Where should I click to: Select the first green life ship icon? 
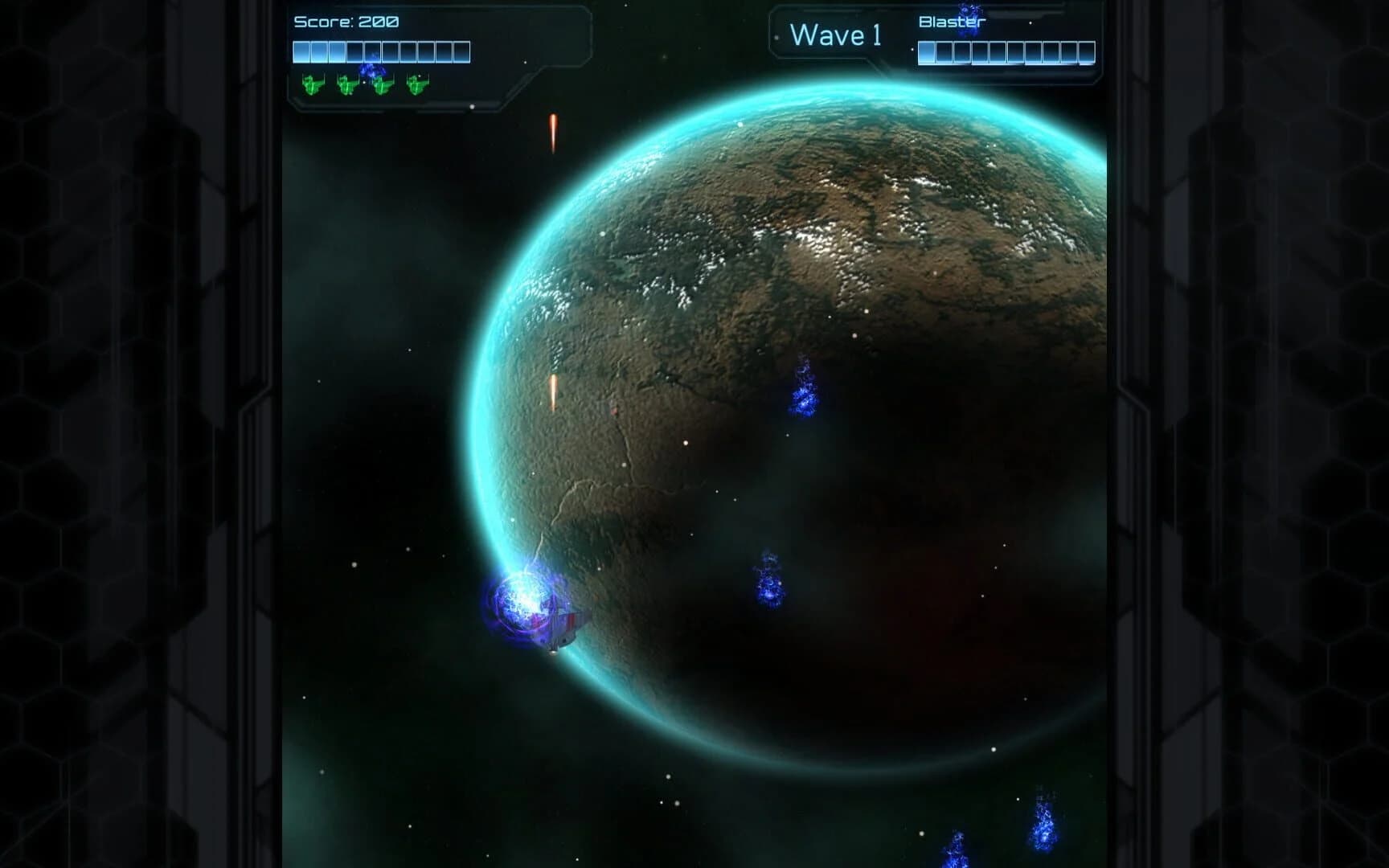click(x=313, y=86)
